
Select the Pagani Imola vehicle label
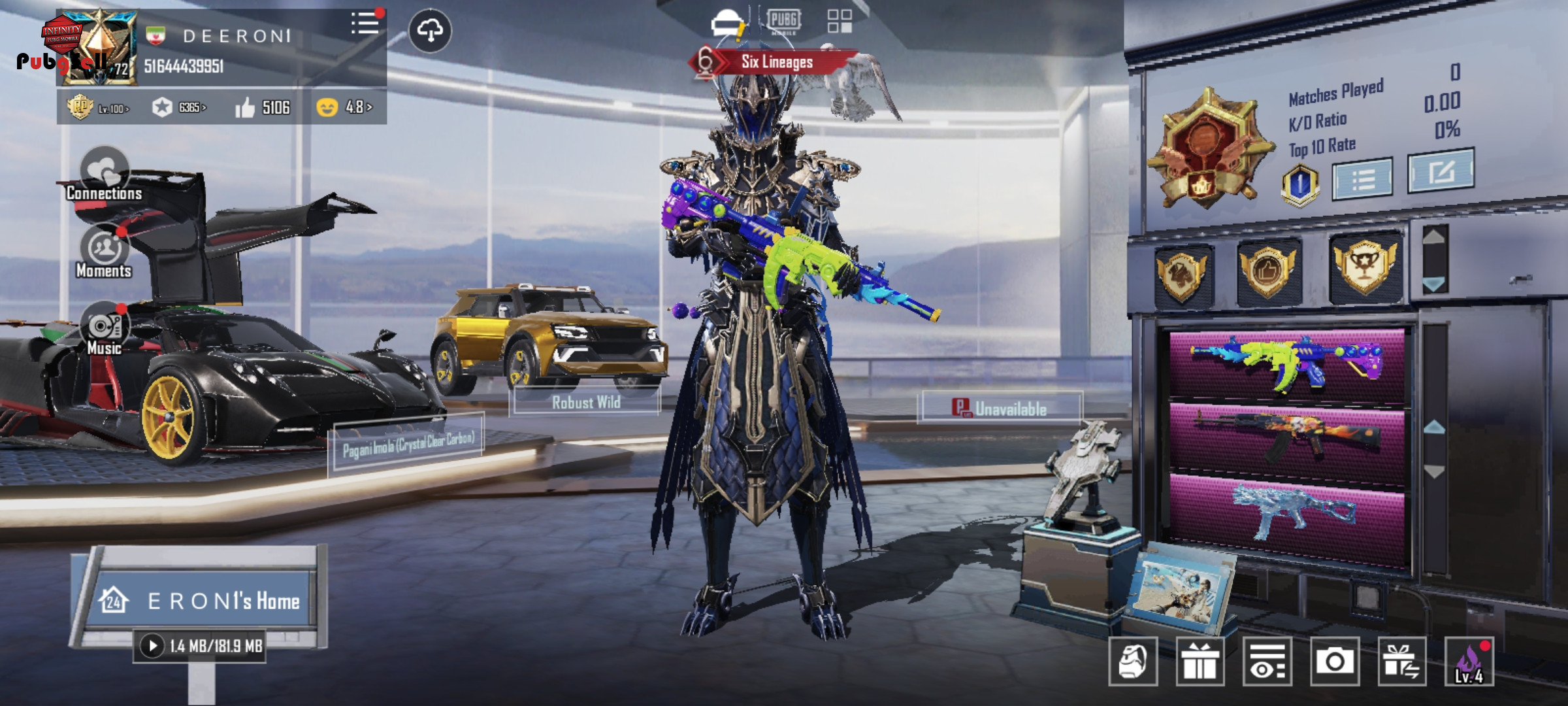408,445
